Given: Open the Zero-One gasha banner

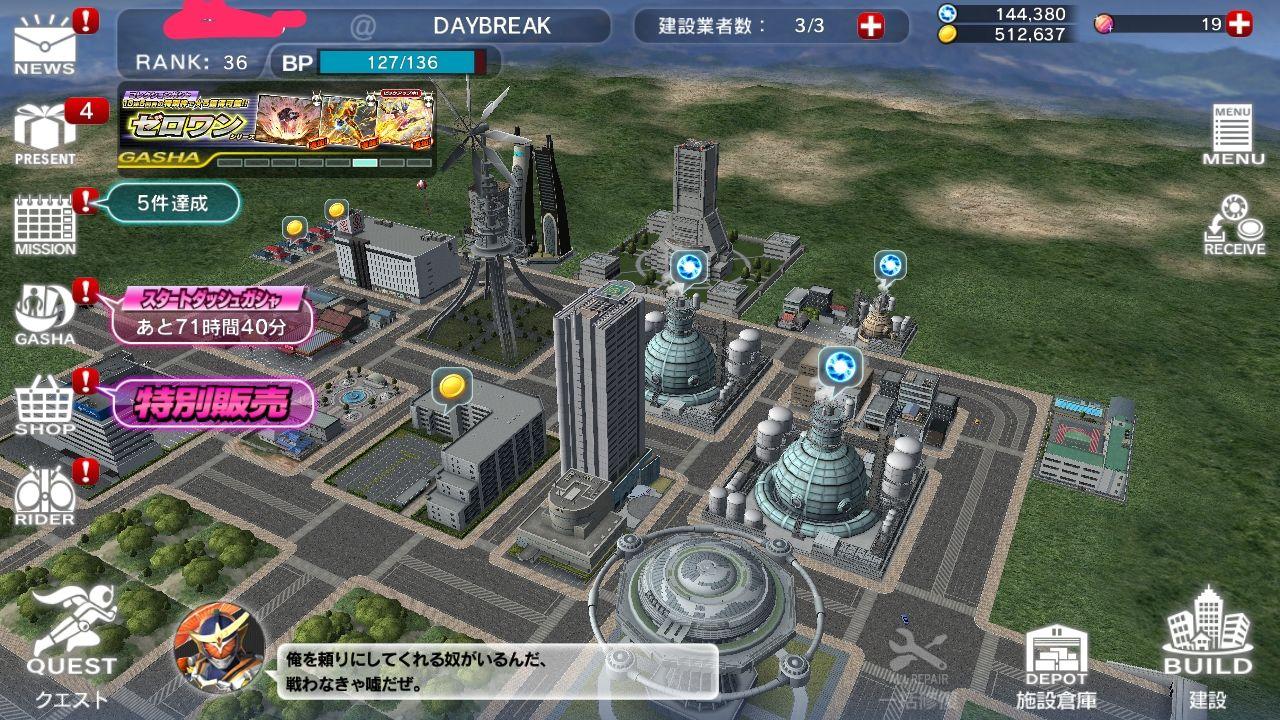Looking at the screenshot, I should coord(277,129).
